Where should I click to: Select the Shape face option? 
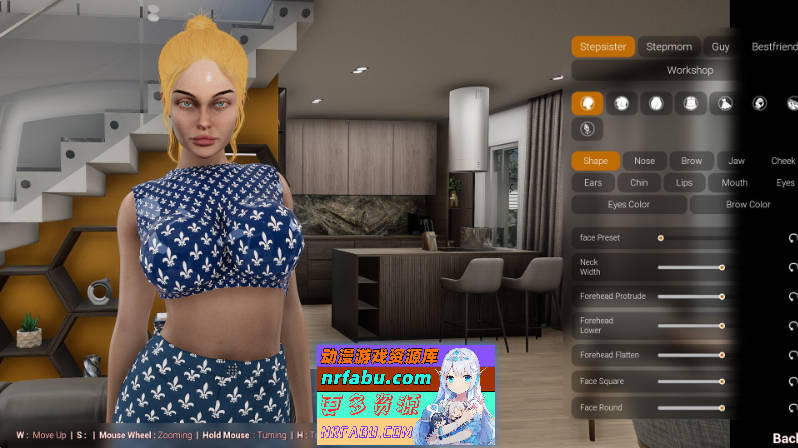tap(595, 161)
